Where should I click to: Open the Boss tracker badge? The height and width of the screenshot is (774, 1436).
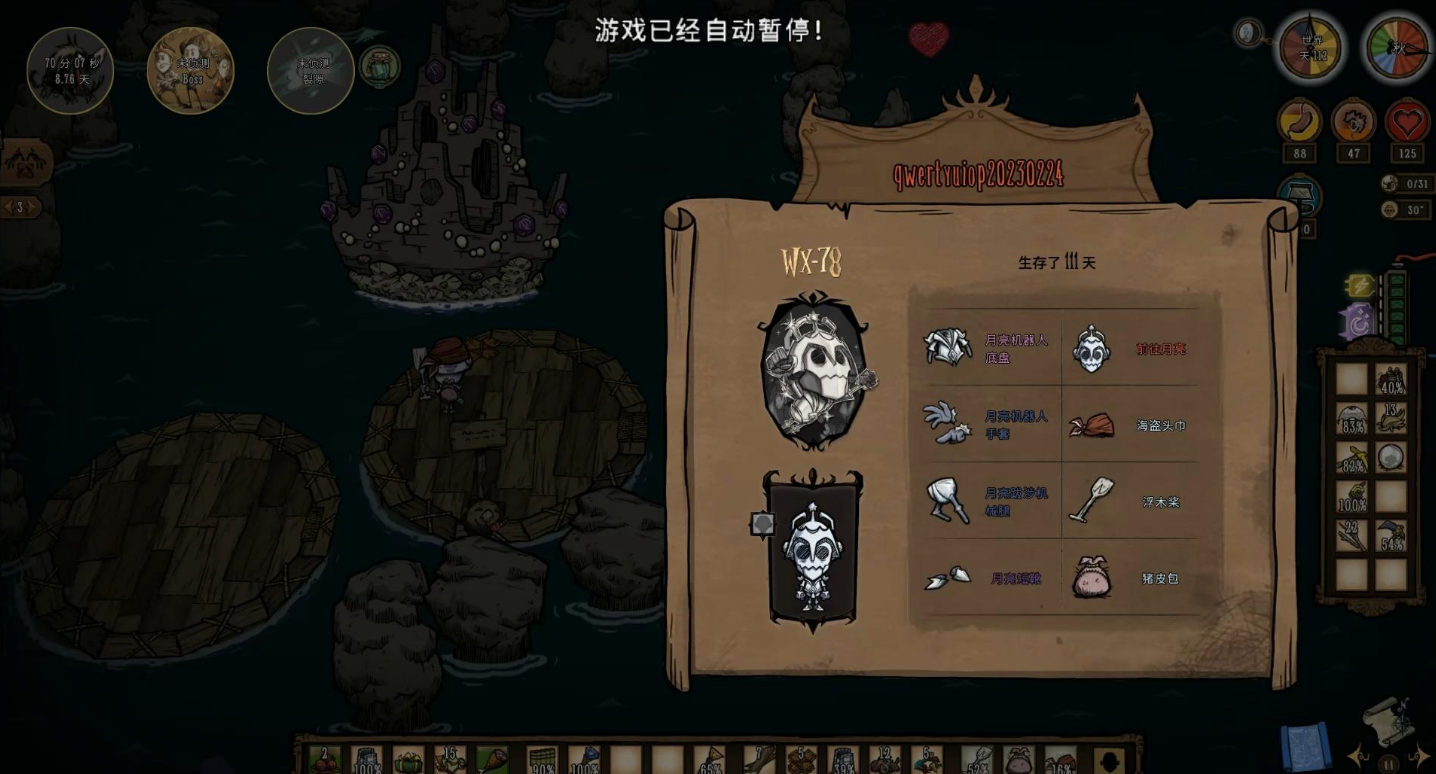[x=190, y=70]
